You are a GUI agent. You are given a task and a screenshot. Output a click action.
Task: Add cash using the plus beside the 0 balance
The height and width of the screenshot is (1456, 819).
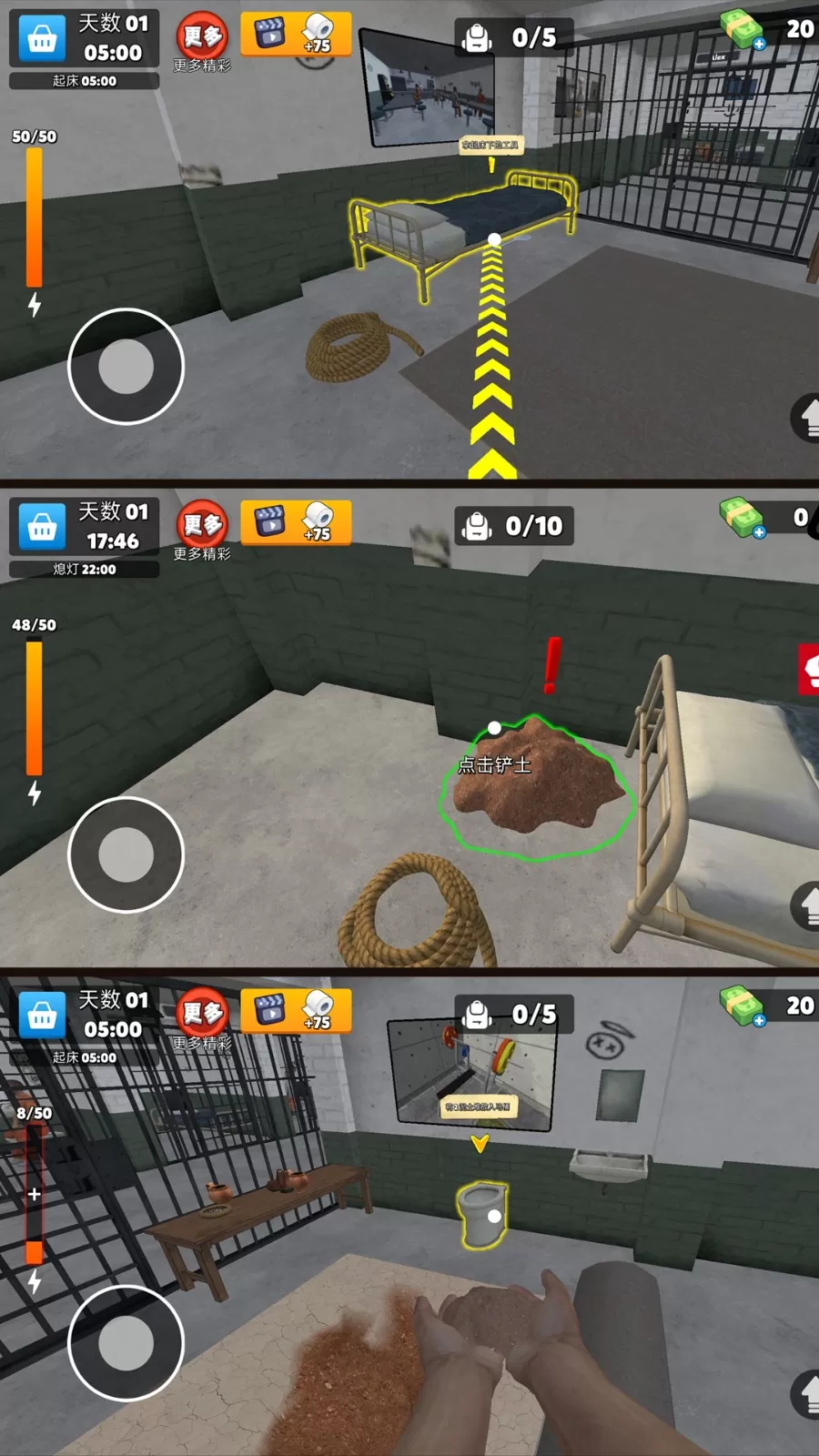759,532
